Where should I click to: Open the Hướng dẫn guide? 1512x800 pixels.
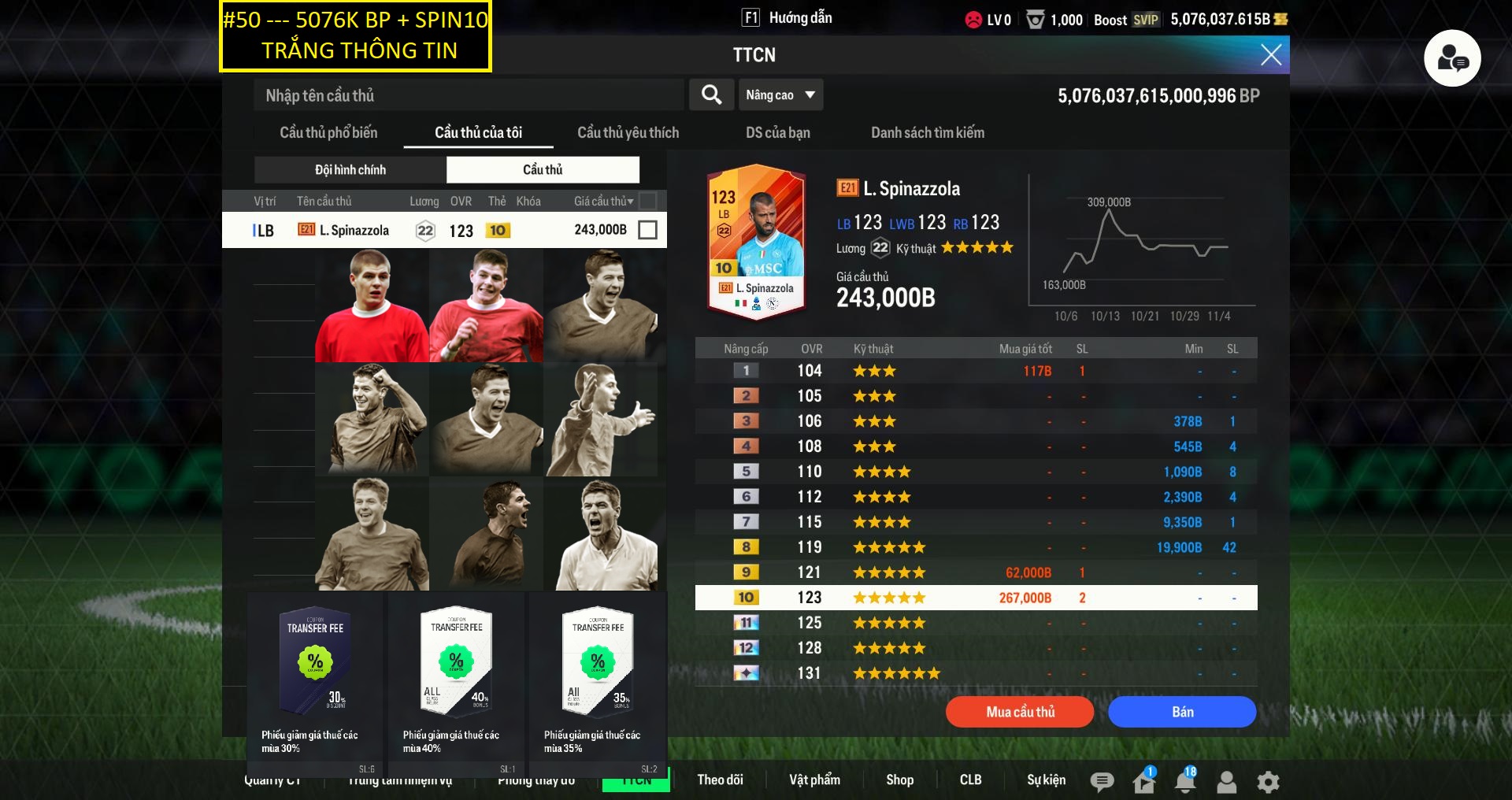click(787, 18)
